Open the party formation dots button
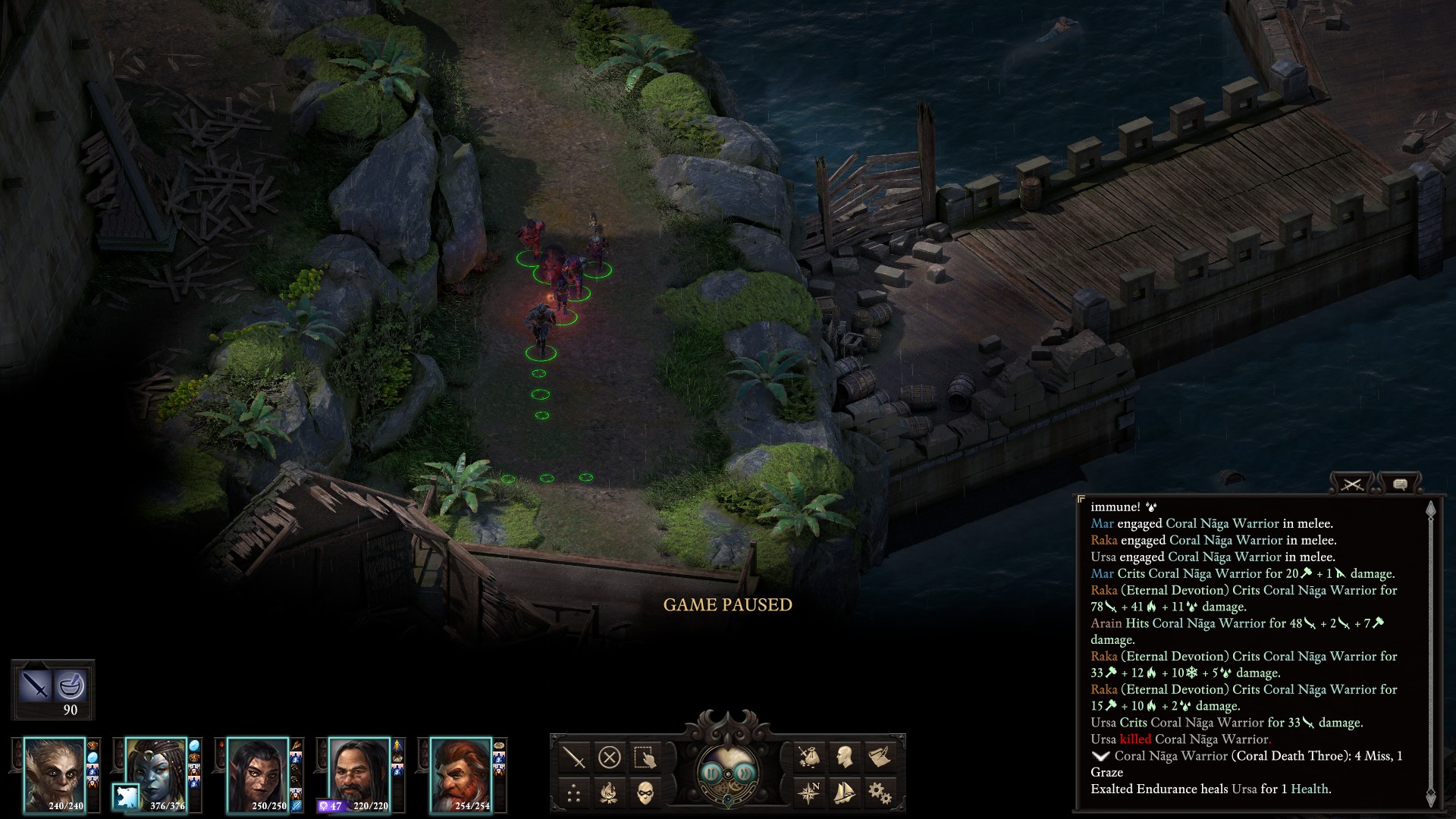This screenshot has width=1456, height=819. click(574, 793)
